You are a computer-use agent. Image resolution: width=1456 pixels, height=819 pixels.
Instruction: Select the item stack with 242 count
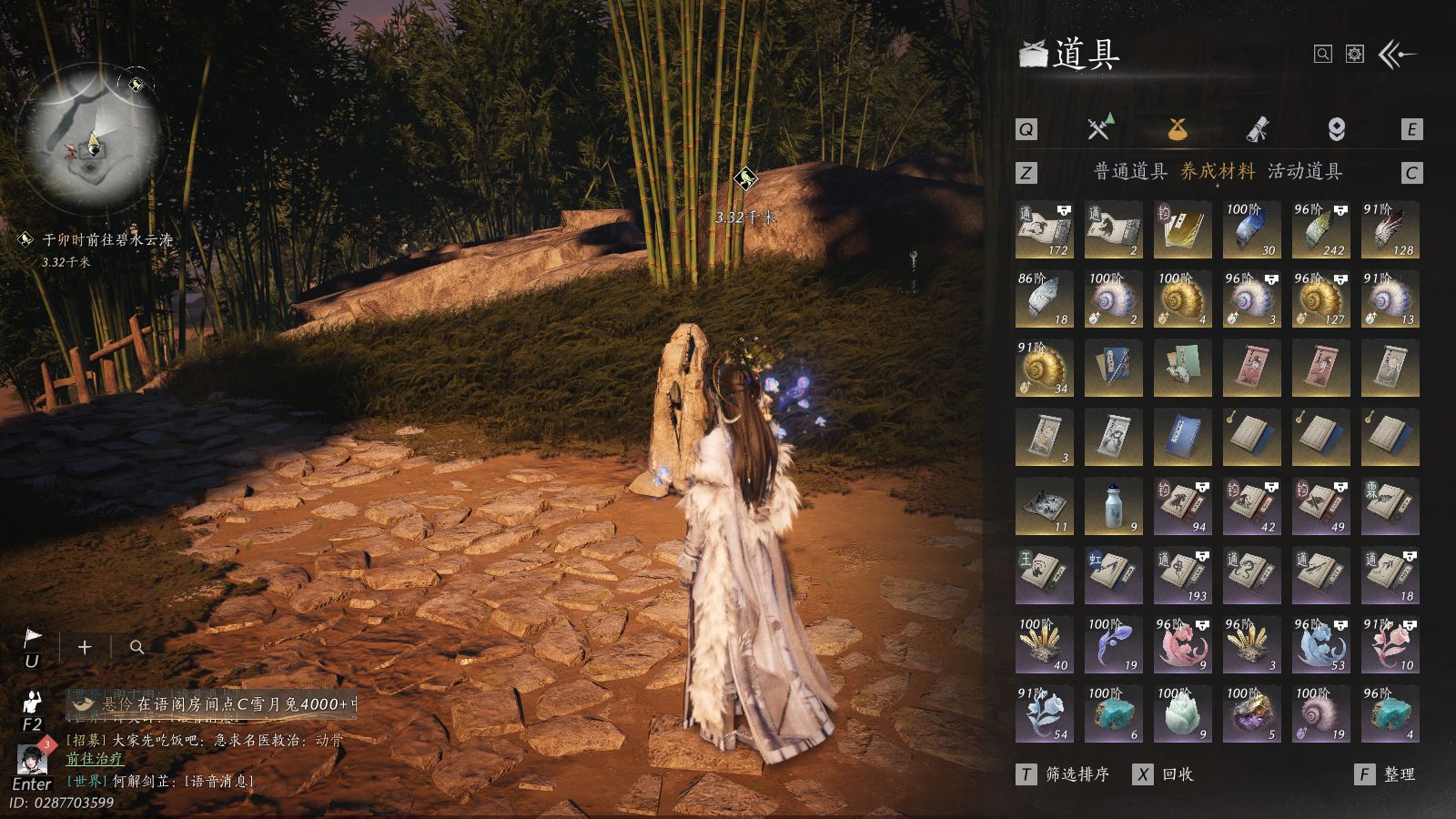(1320, 230)
